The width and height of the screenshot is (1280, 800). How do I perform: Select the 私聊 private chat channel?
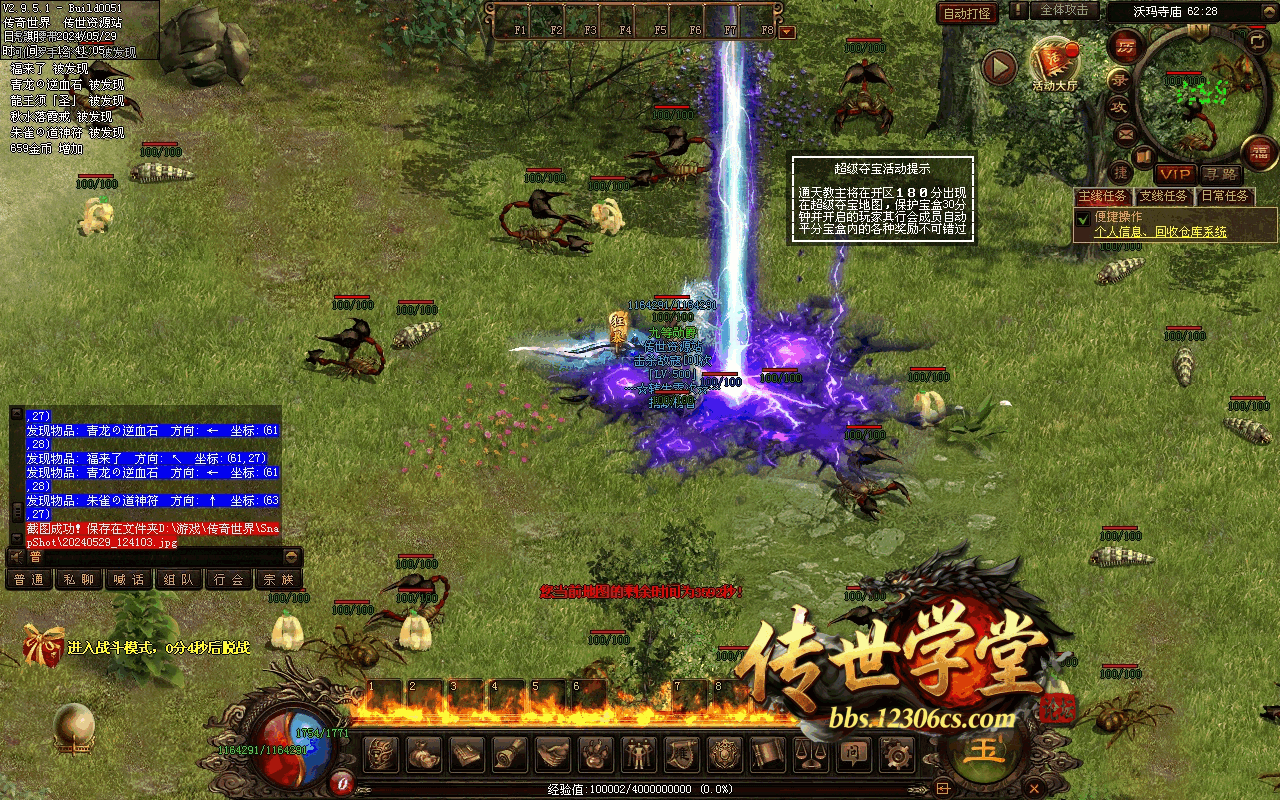pos(78,580)
